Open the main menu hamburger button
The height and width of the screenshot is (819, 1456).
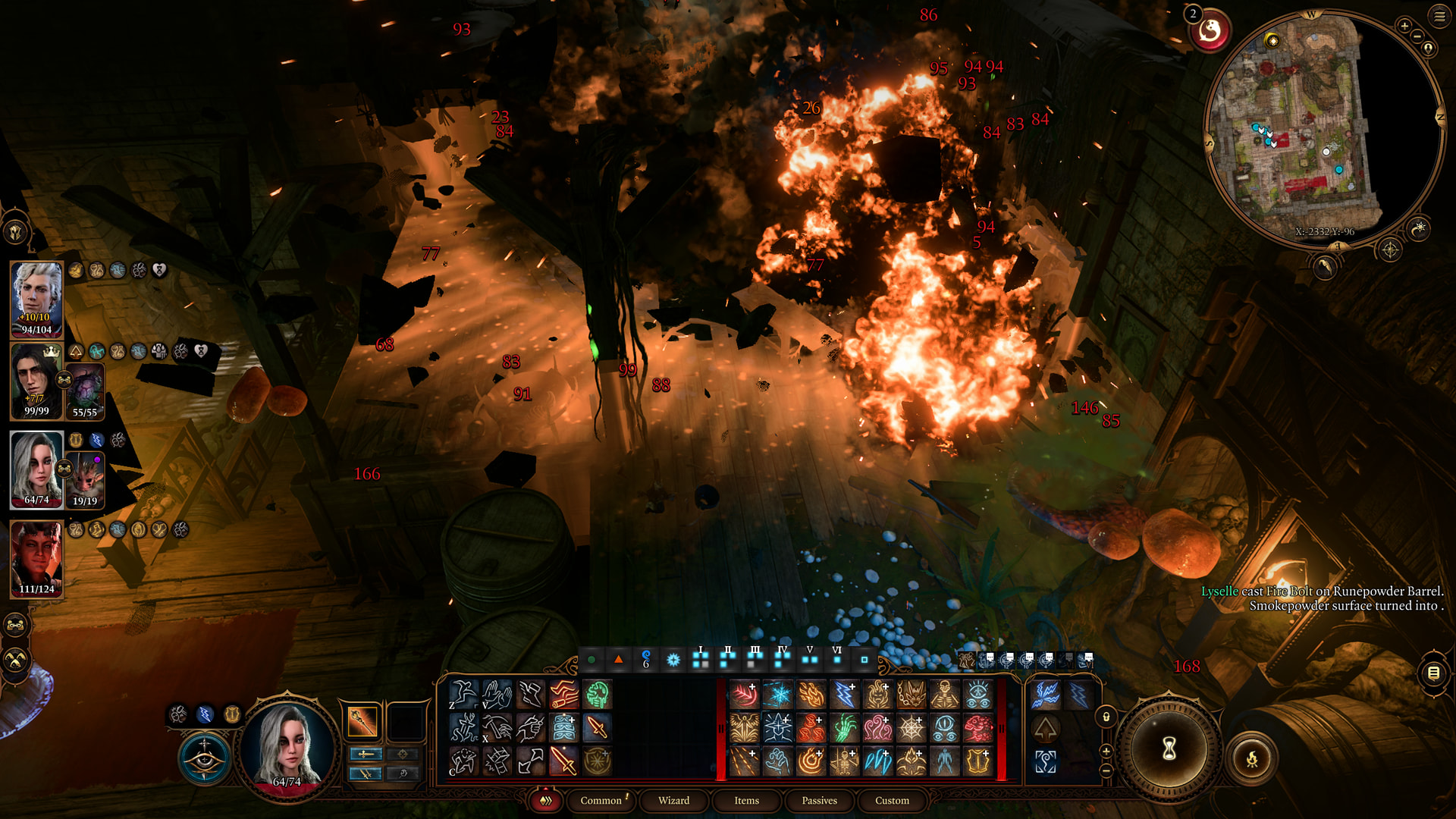(x=1439, y=17)
